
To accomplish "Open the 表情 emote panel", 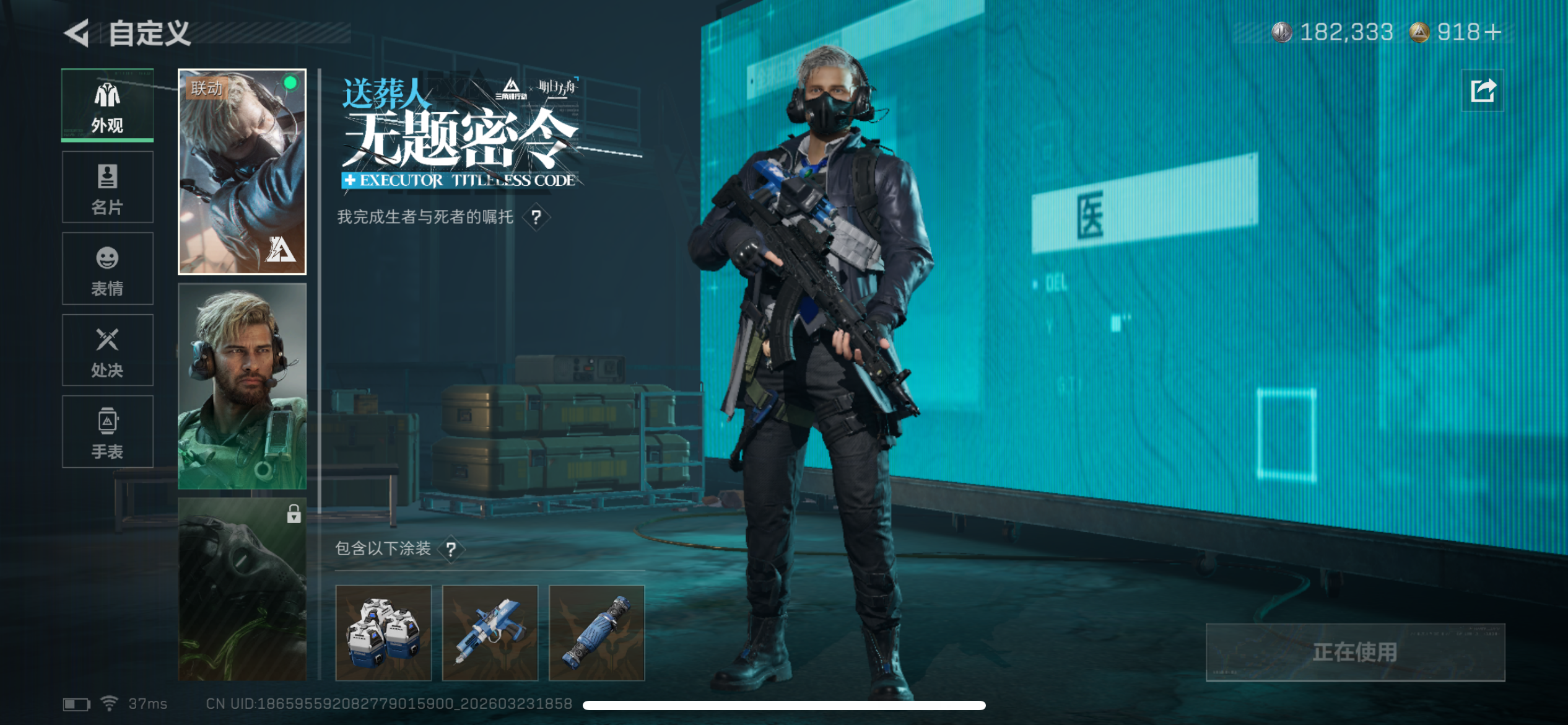I will coord(107,268).
